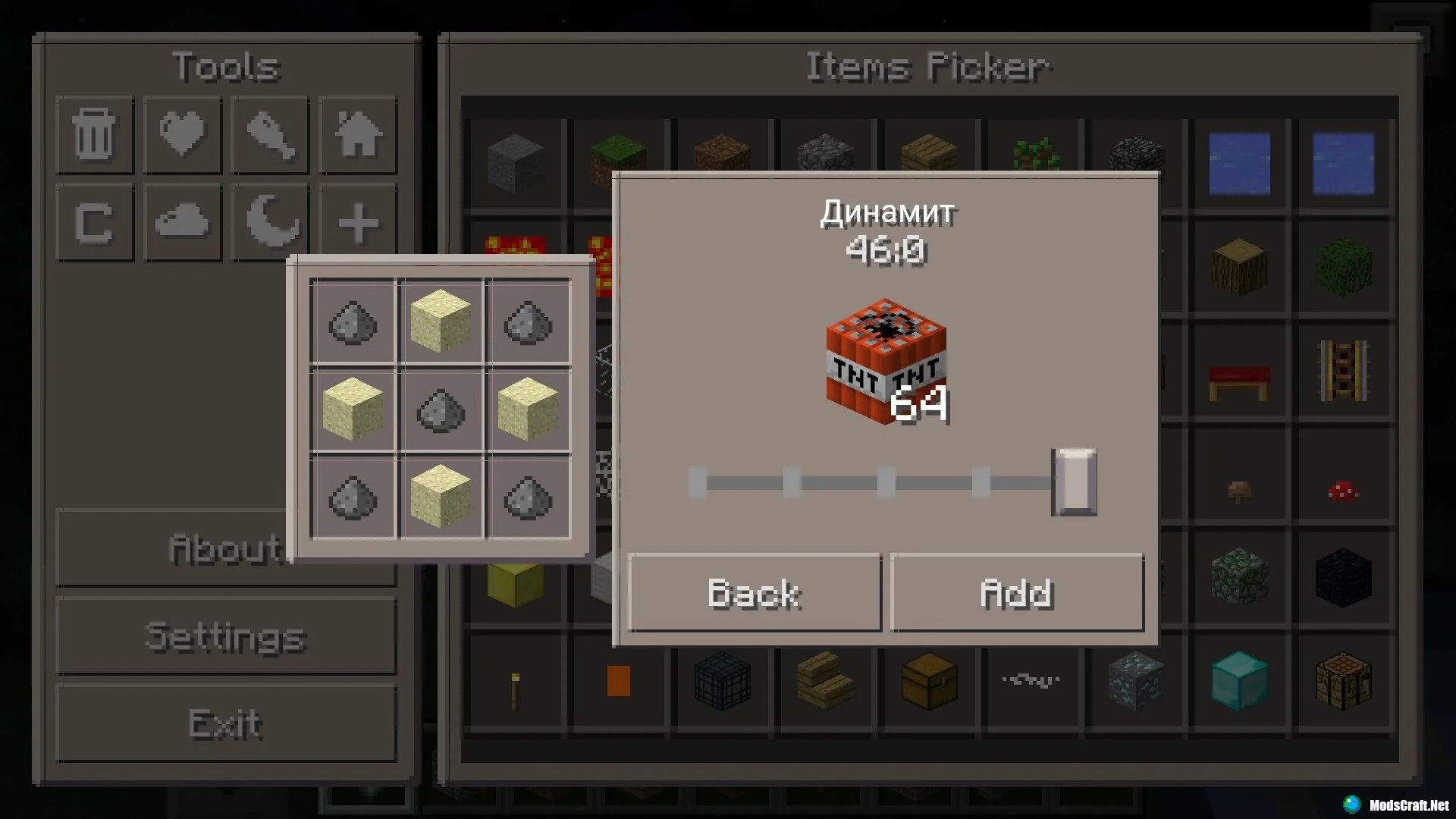
Task: Choose the crafting table item
Action: click(x=1343, y=680)
